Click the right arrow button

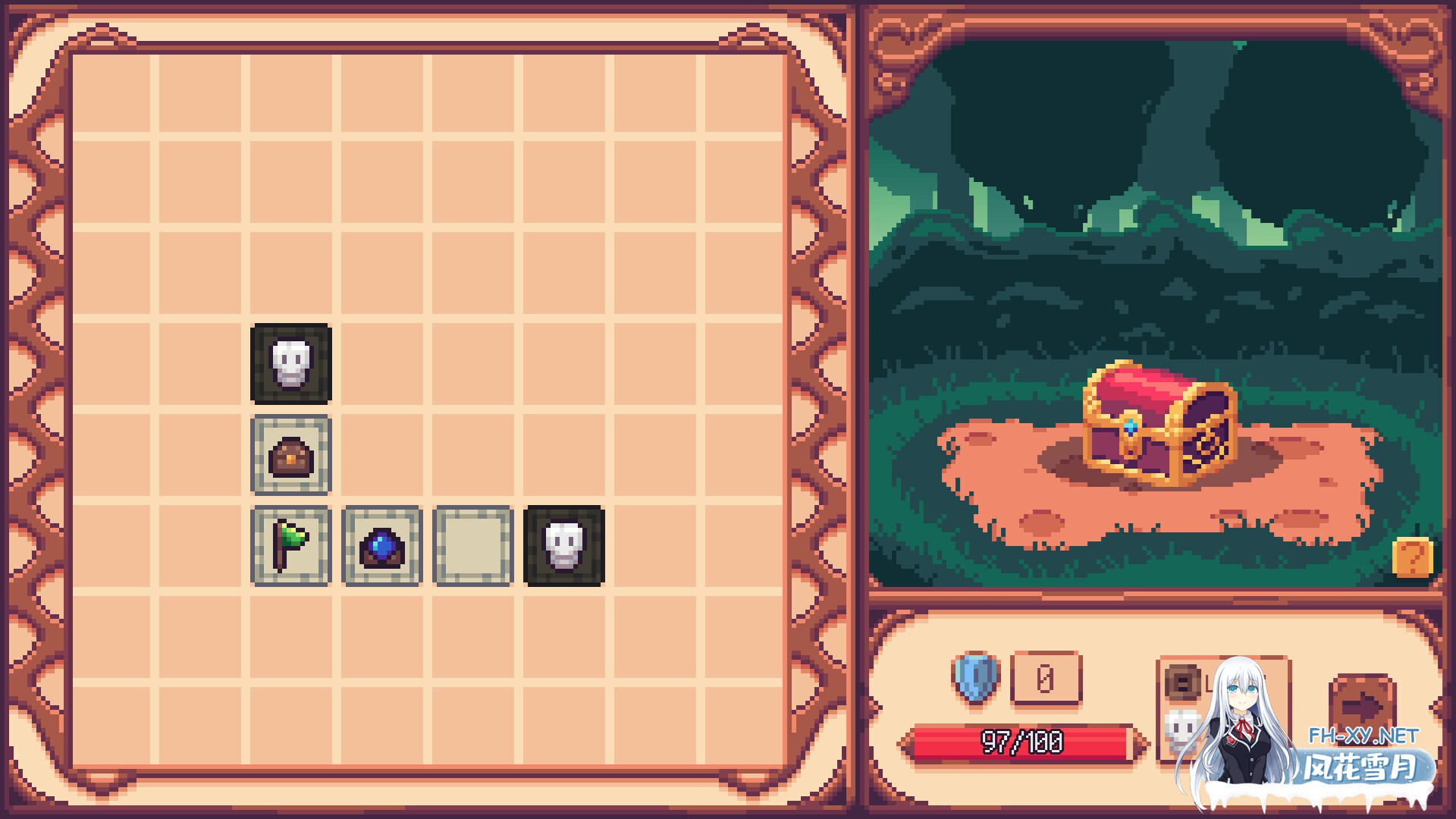[x=1362, y=705]
